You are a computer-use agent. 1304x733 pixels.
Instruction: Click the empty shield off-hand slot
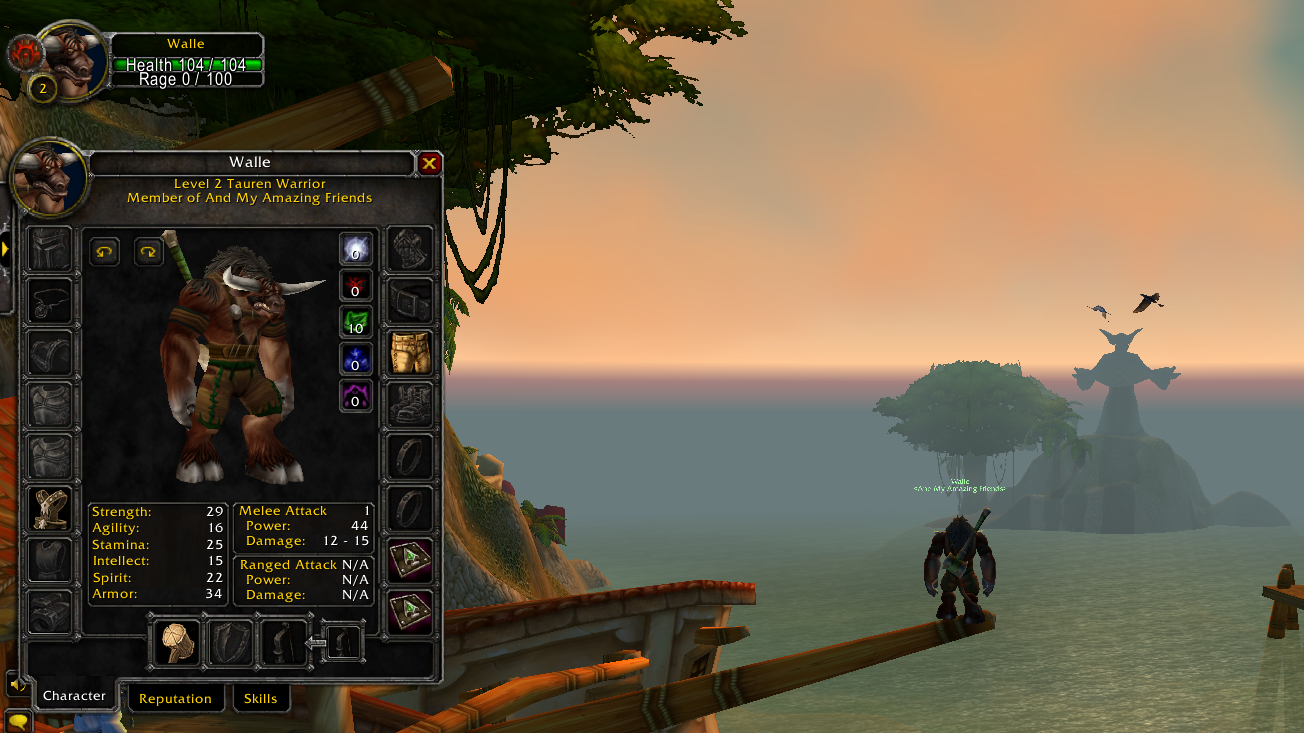[229, 642]
